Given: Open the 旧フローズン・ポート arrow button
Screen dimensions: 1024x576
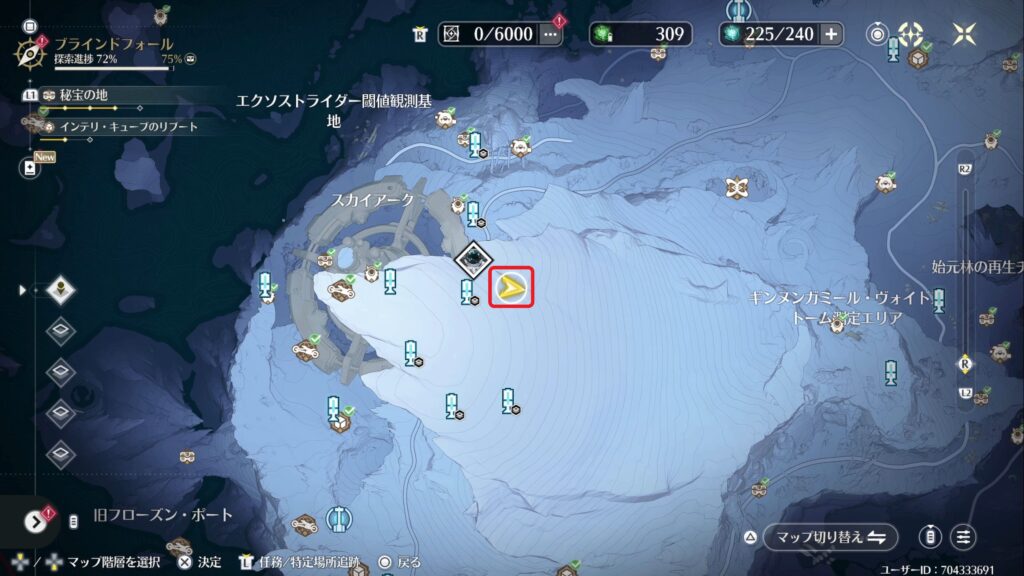Looking at the screenshot, I should (x=36, y=520).
